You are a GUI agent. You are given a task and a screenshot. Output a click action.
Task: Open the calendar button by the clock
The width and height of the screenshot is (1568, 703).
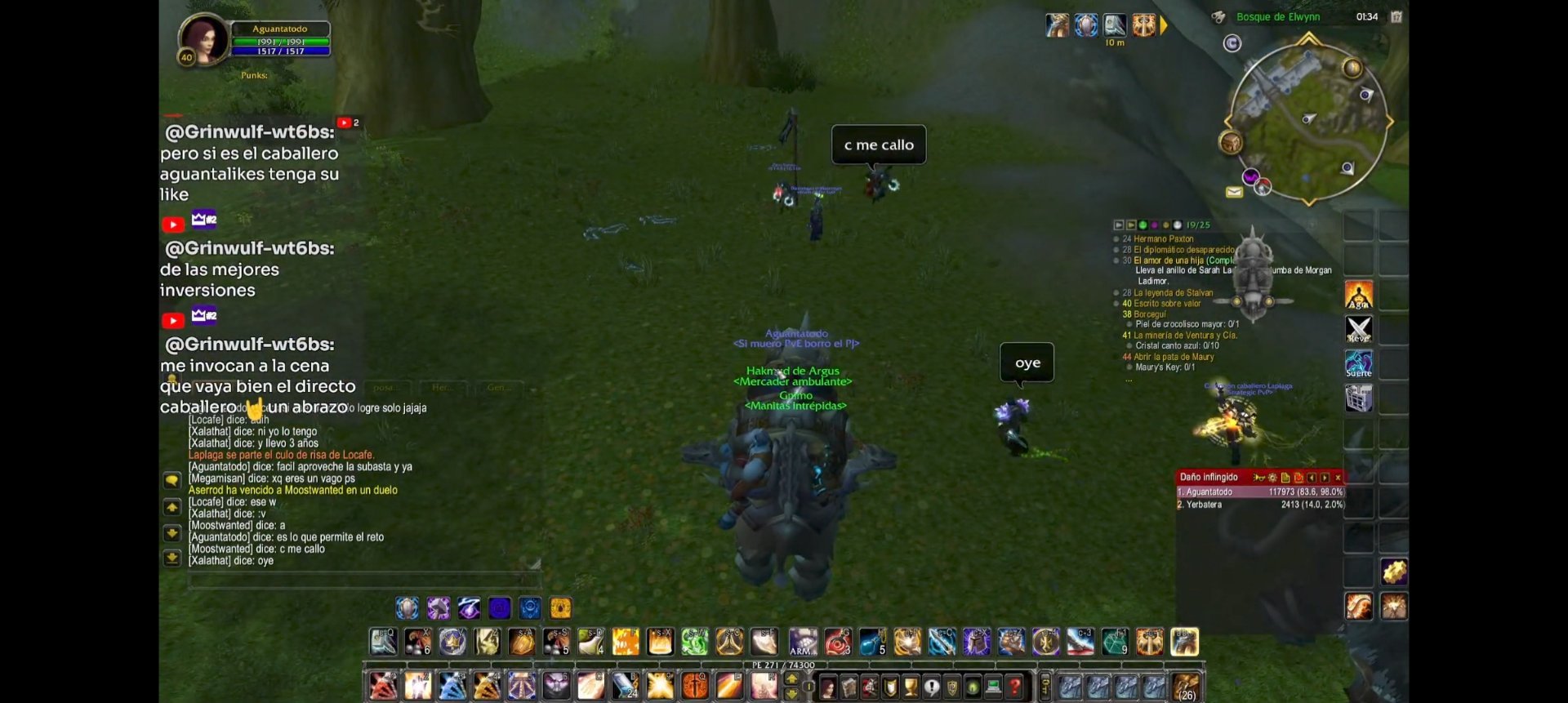1396,17
